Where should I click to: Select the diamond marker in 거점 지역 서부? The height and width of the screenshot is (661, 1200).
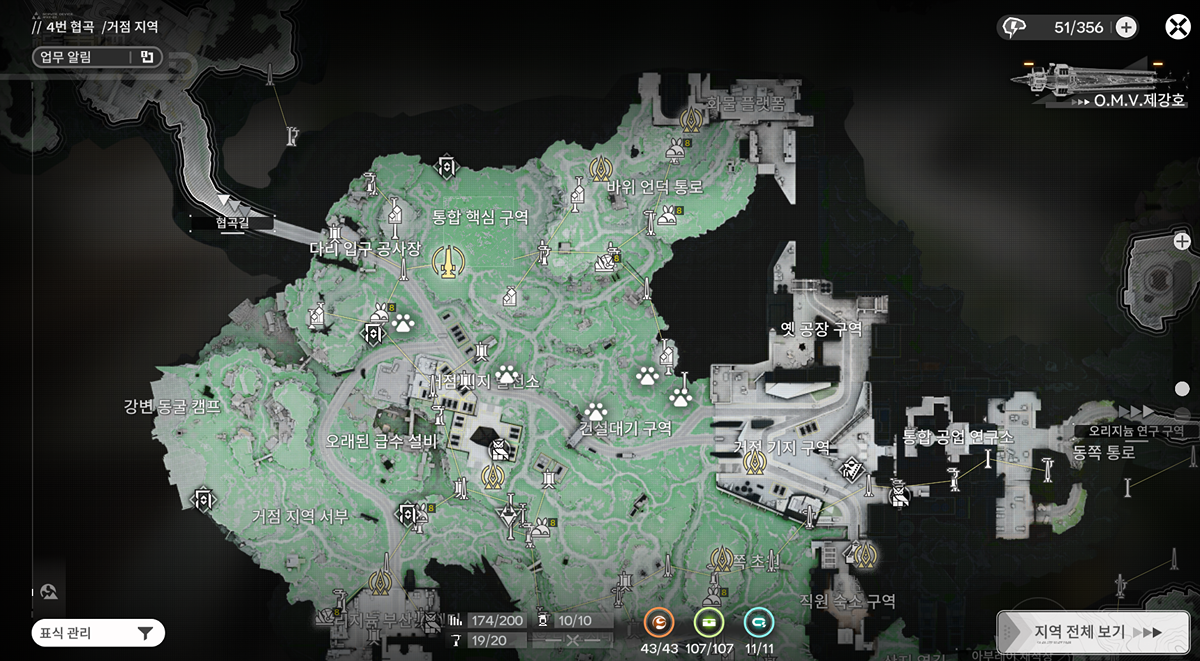204,497
